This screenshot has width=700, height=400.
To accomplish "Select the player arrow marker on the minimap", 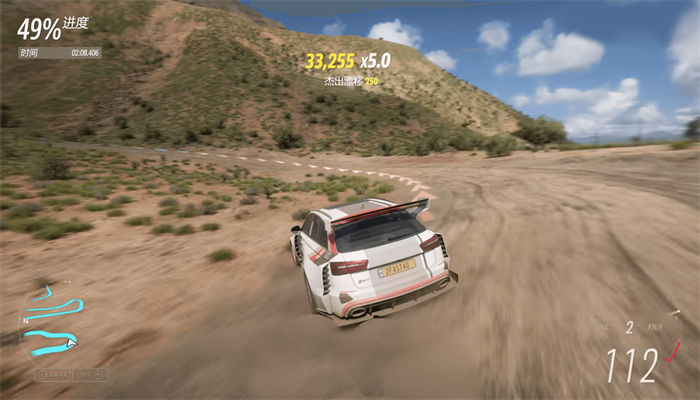I will [71, 343].
